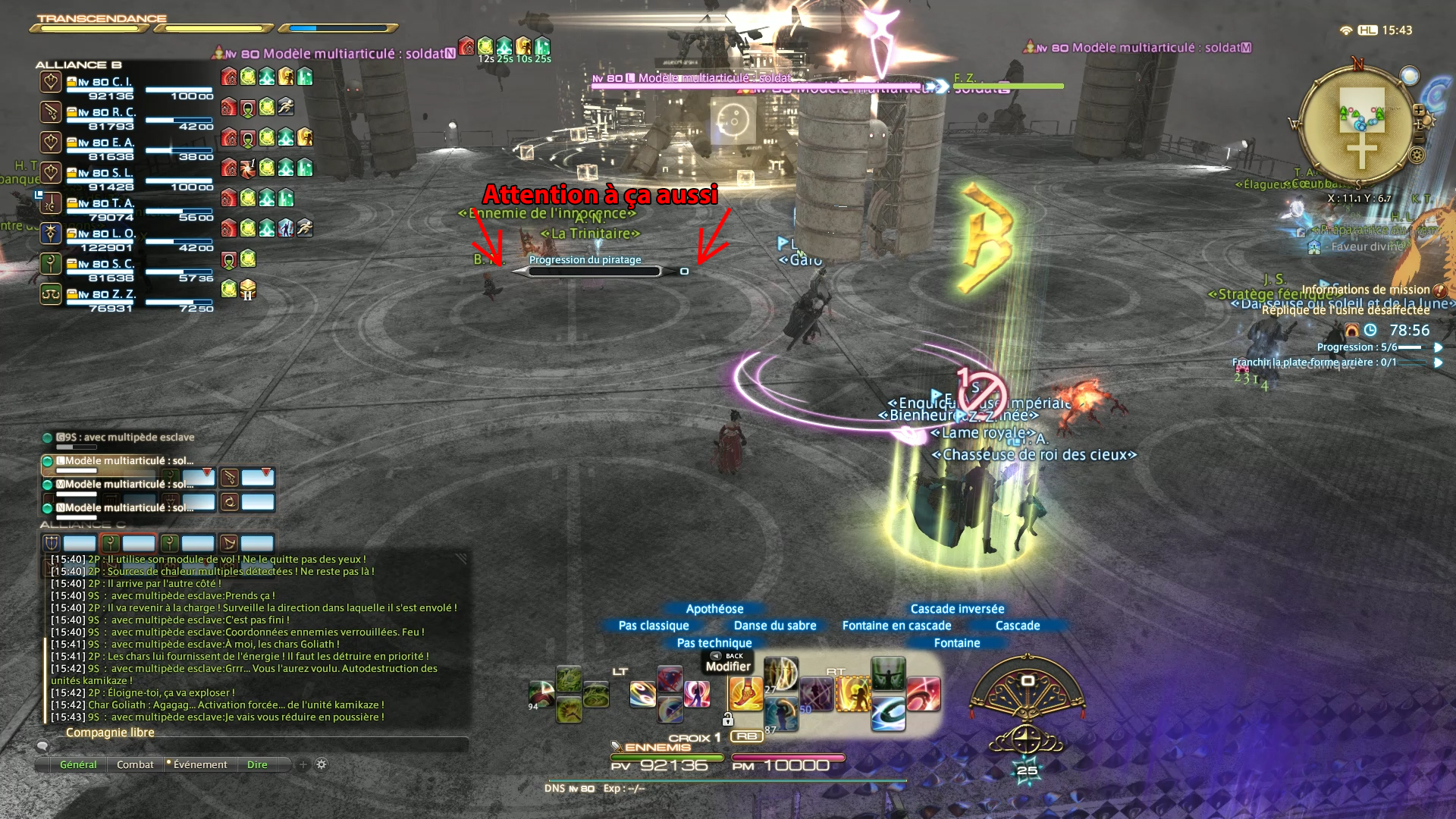This screenshot has height=819, width=1456.
Task: Use the red slash ability icon
Action: point(923,693)
